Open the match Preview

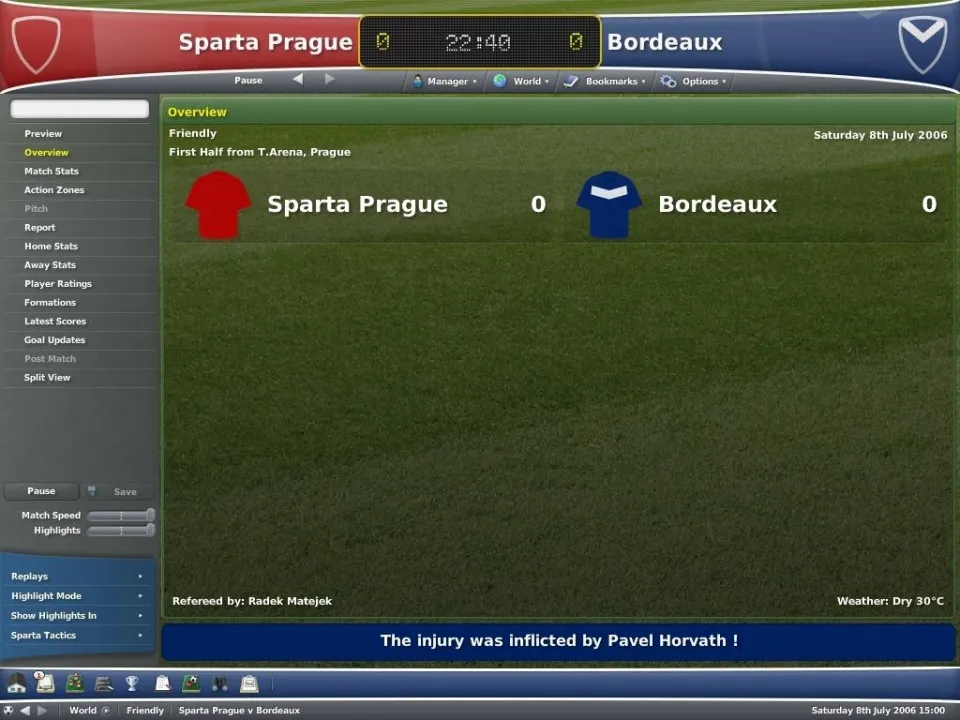point(43,134)
